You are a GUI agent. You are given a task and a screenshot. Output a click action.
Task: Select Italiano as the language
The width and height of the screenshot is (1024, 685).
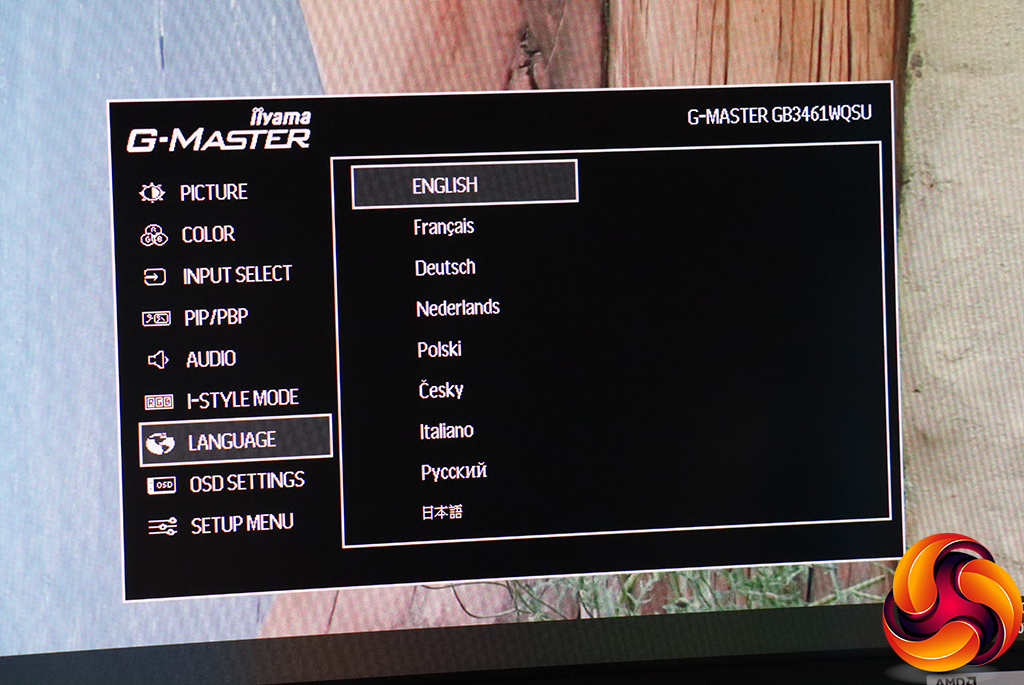point(446,431)
